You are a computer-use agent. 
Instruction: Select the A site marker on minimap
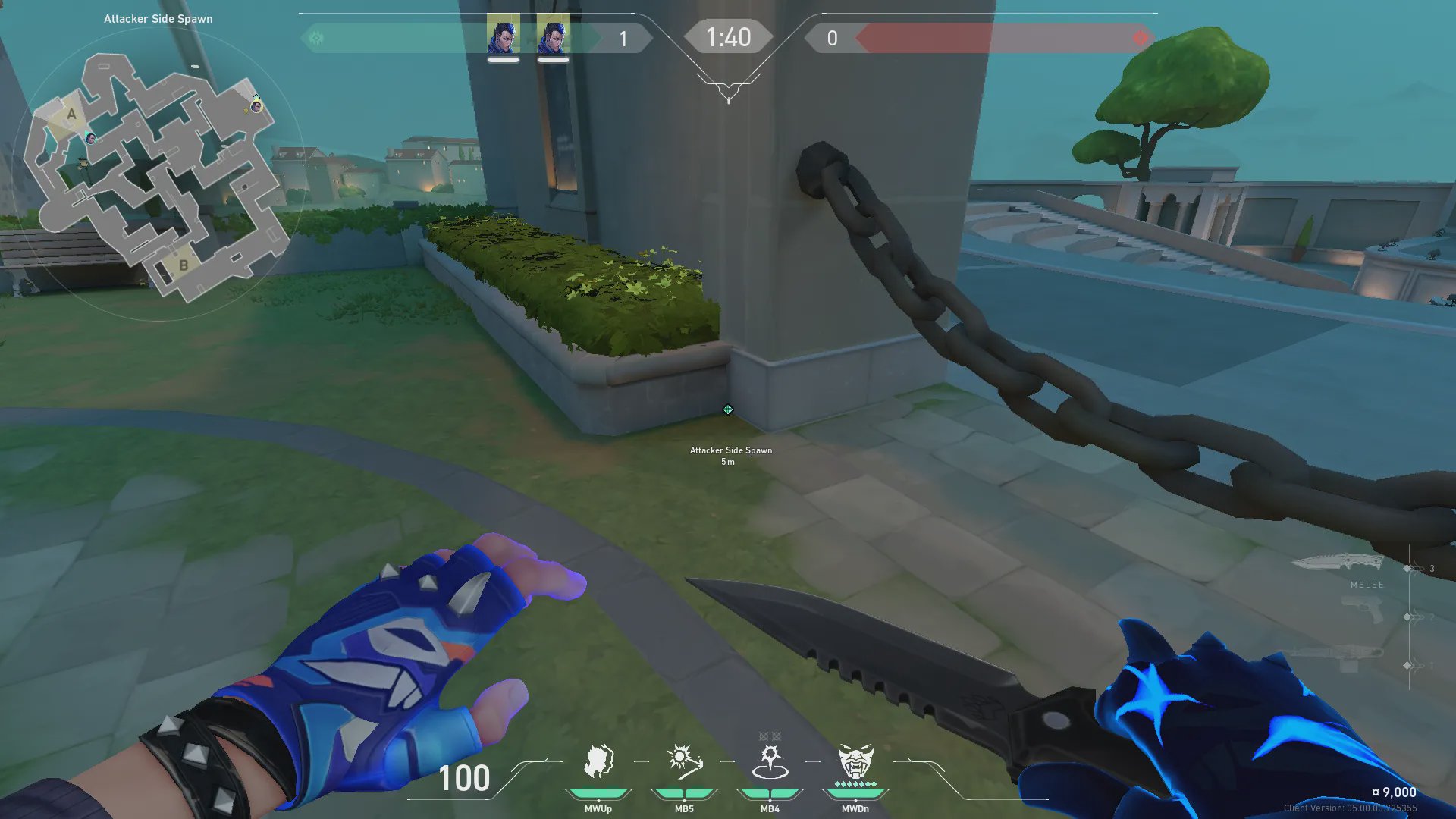click(x=71, y=115)
